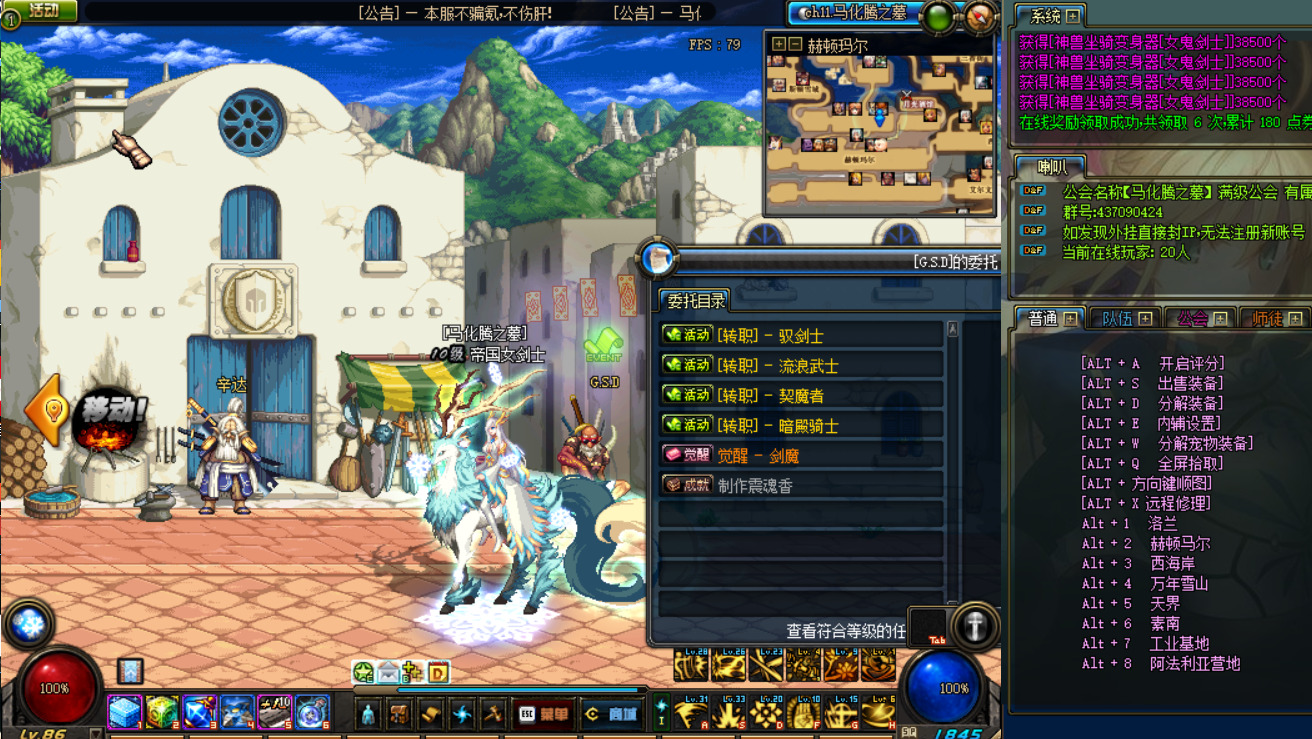Select the 驭剑士 job change quest
The image size is (1312, 739).
800,335
